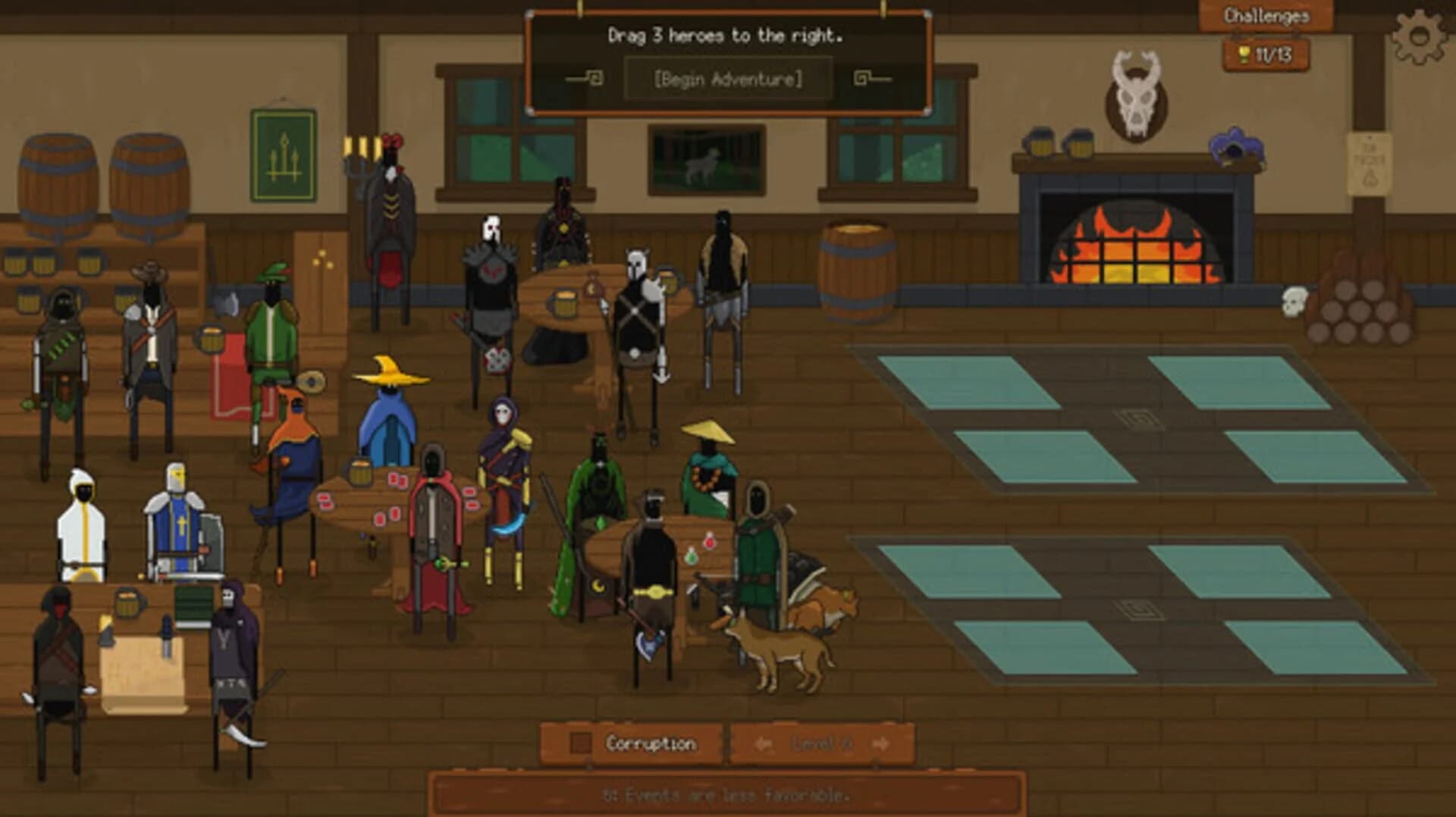Toggle the Corruption modifier checkbox

[x=580, y=743]
